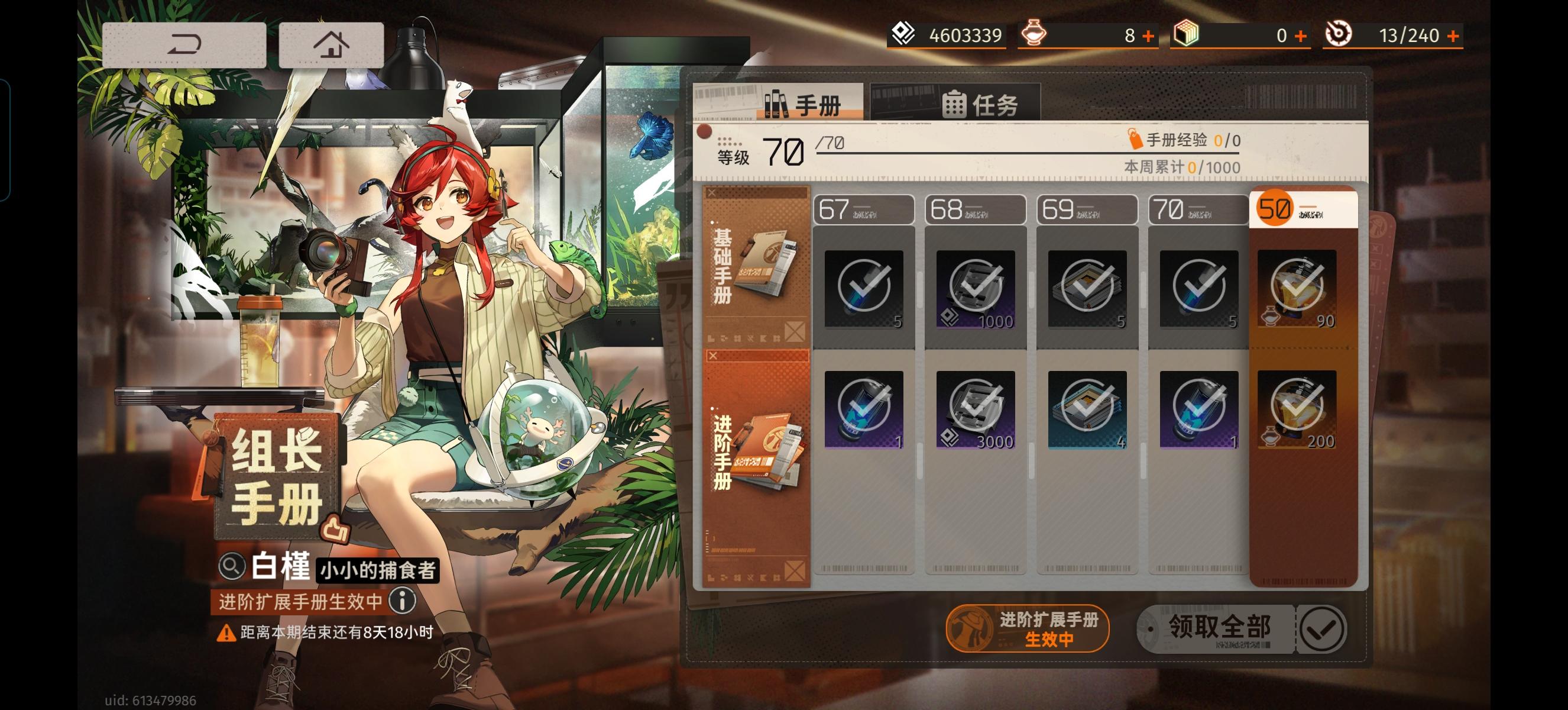Image resolution: width=1568 pixels, height=710 pixels.
Task: Click the currency icon showing 4603339
Action: pyautogui.click(x=904, y=35)
